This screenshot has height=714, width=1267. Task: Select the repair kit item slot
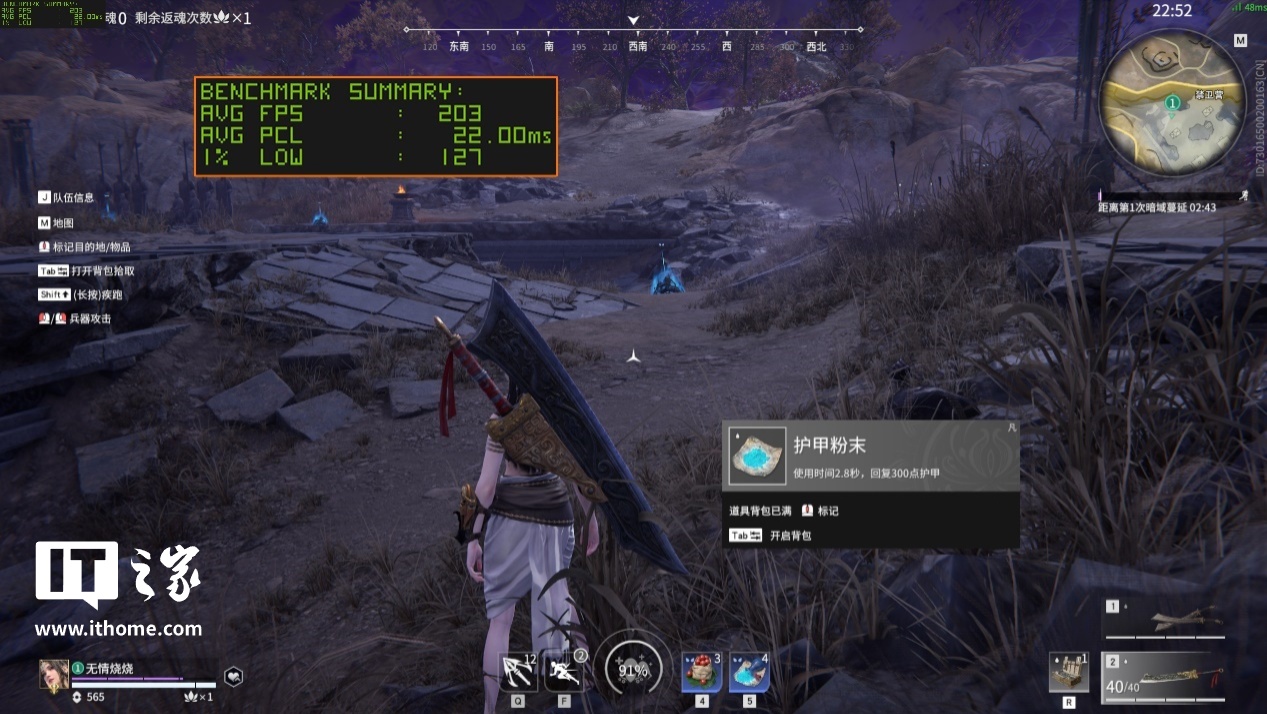(x=1068, y=671)
